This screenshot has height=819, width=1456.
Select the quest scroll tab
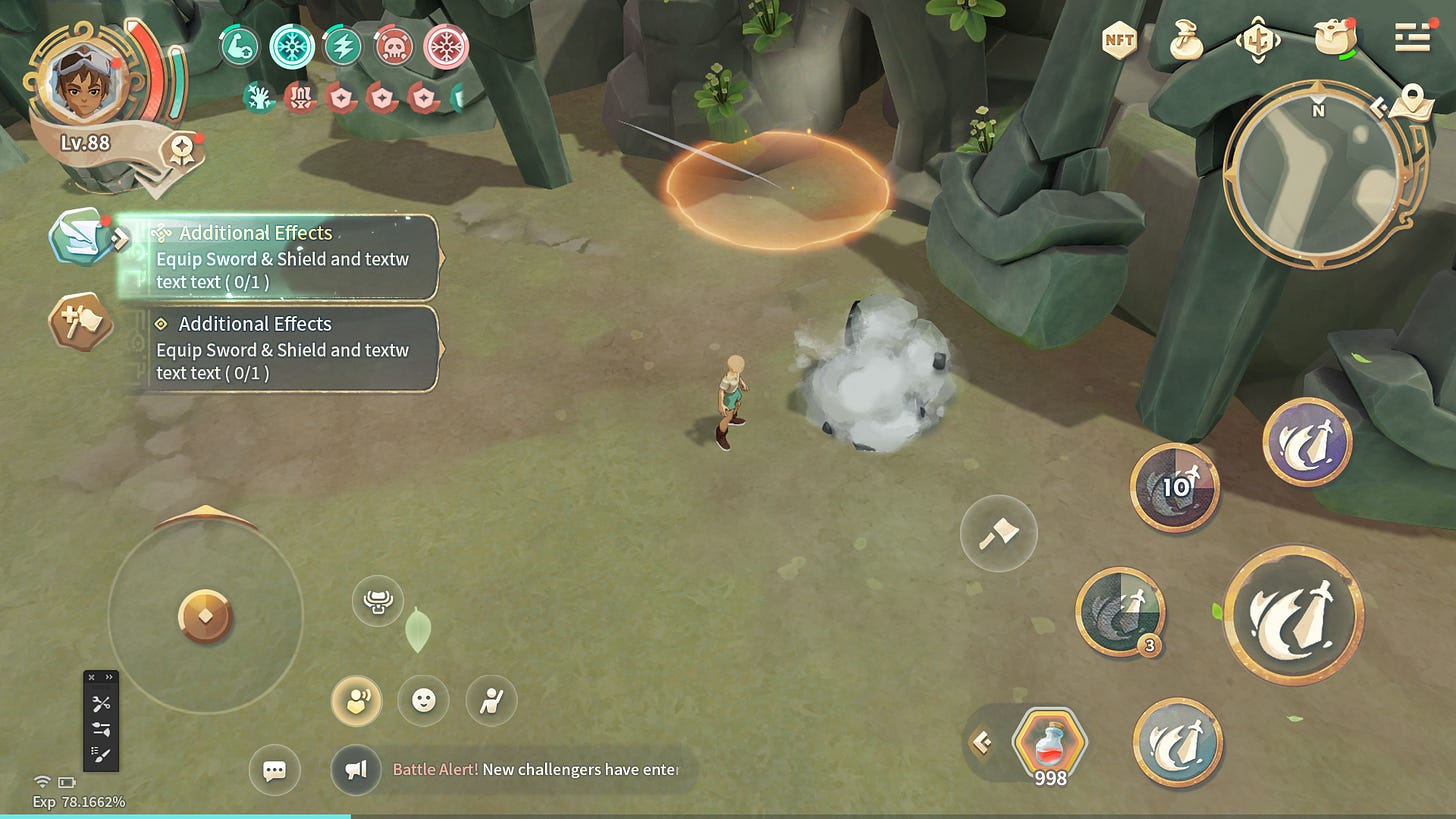[x=80, y=236]
